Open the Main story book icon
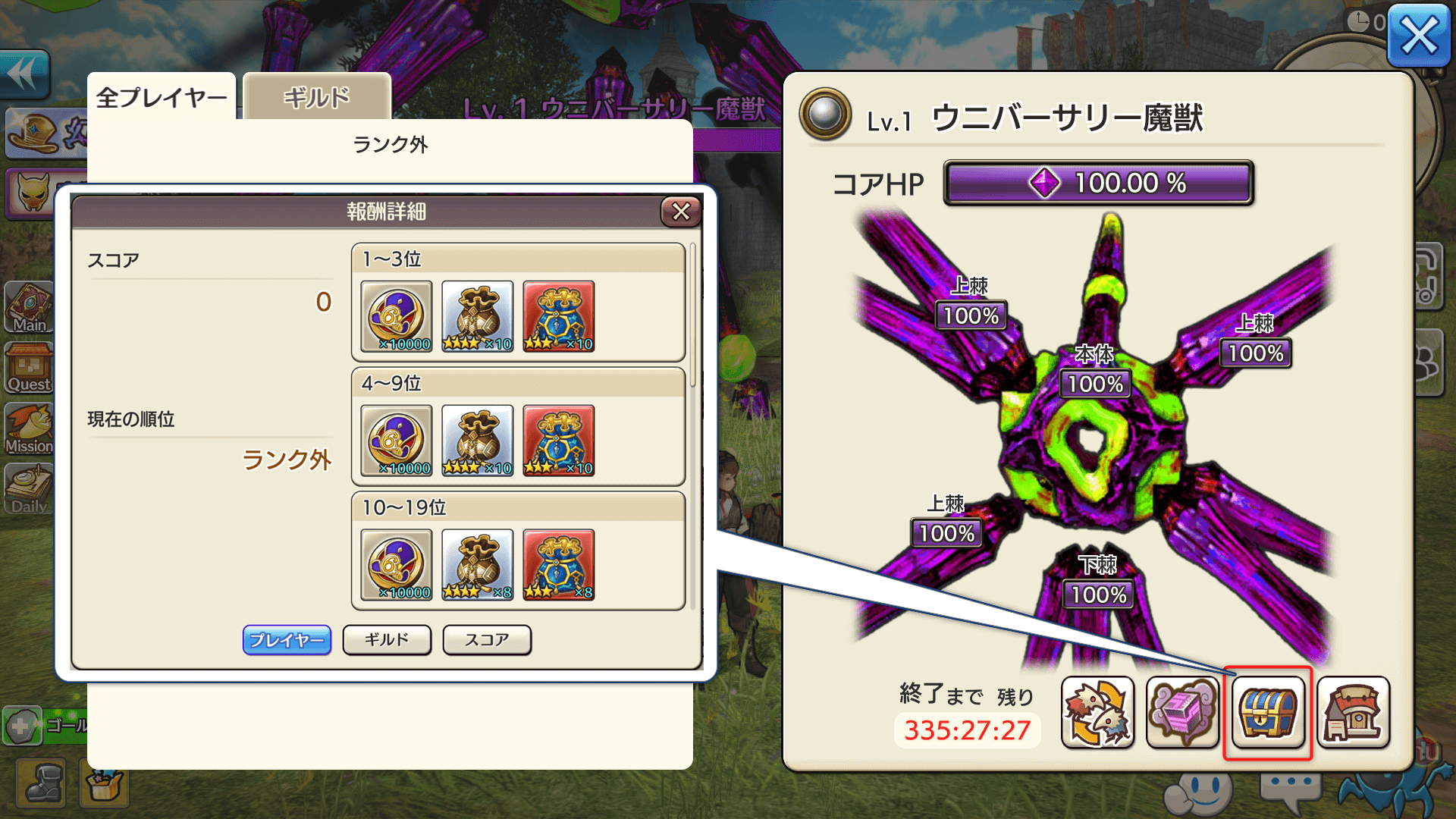The image size is (1456, 819). click(x=29, y=305)
